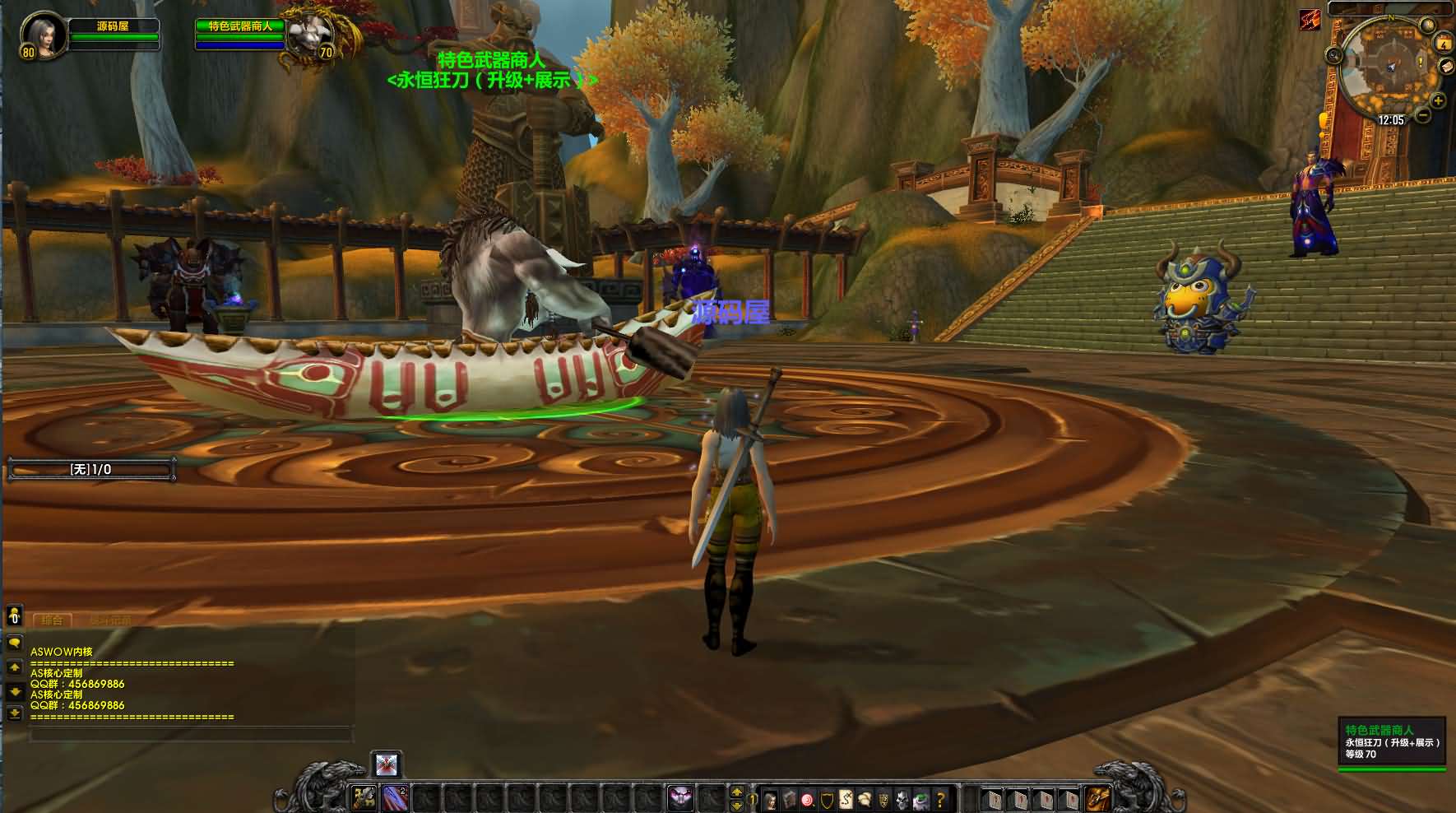Use the purple face ability icon
The width and height of the screenshot is (1456, 813).
680,797
